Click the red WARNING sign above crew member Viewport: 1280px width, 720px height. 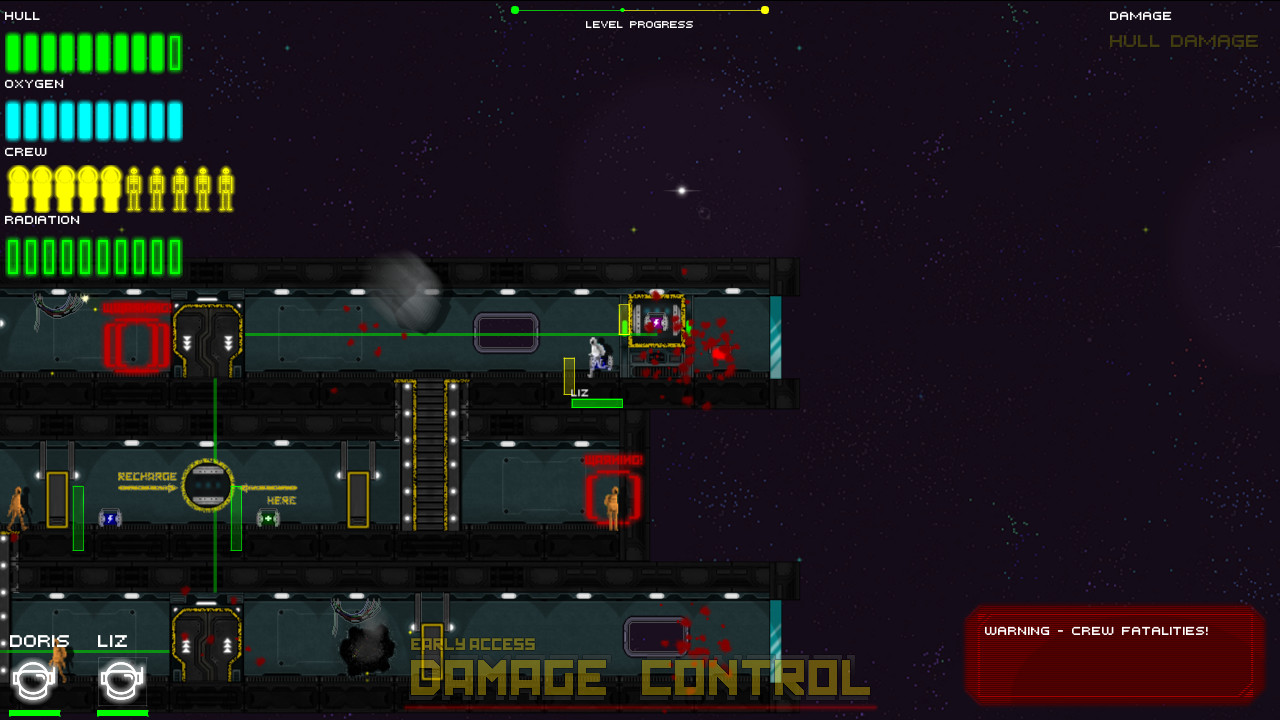(x=611, y=459)
